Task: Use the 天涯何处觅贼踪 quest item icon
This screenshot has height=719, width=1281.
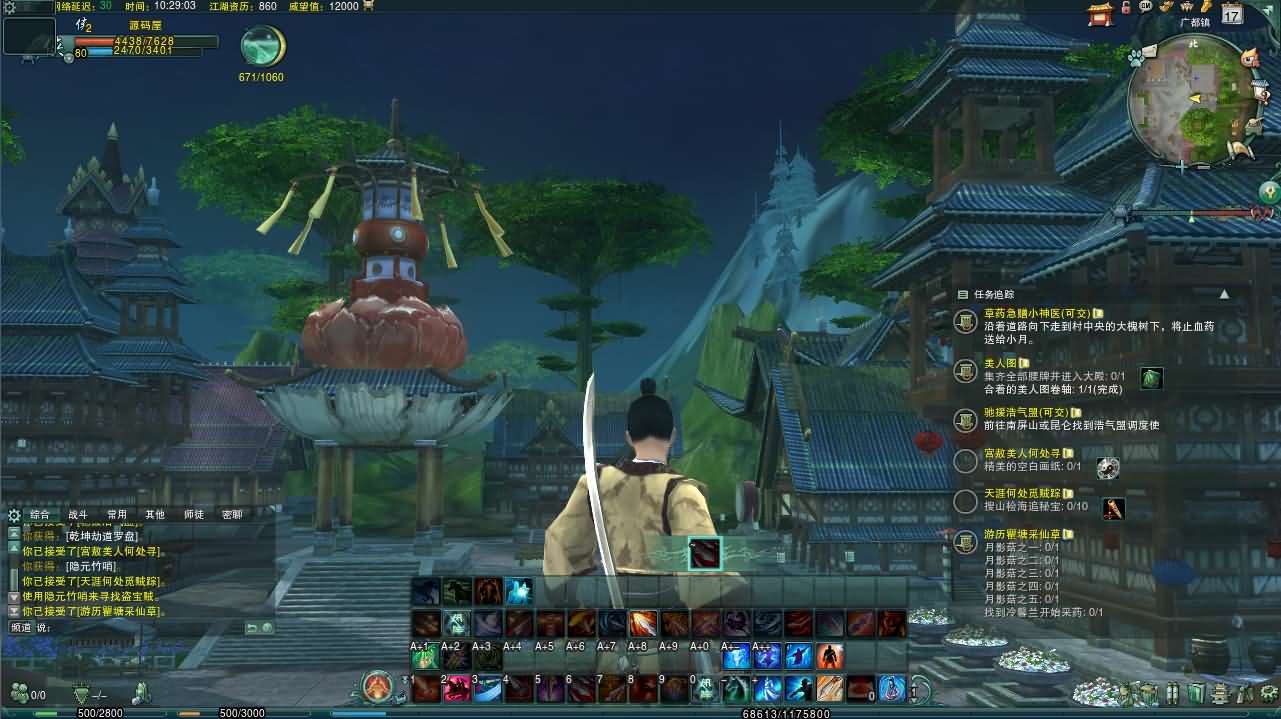Action: point(1113,508)
